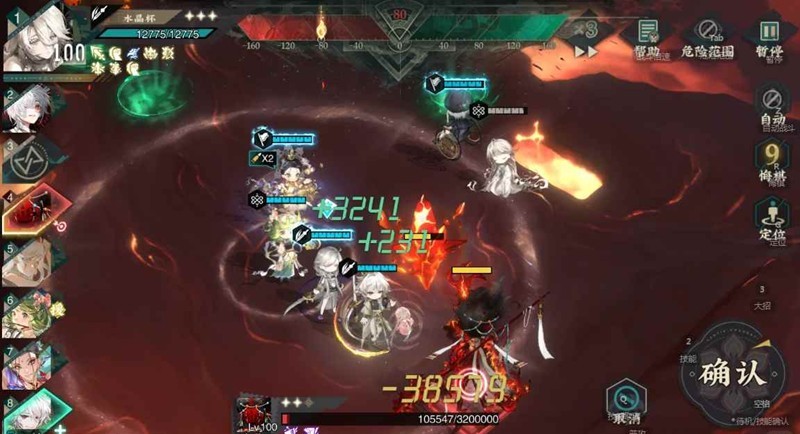800x434 pixels.
Task: Change battle speed with the fast-forward arrows
Action: coord(586,51)
